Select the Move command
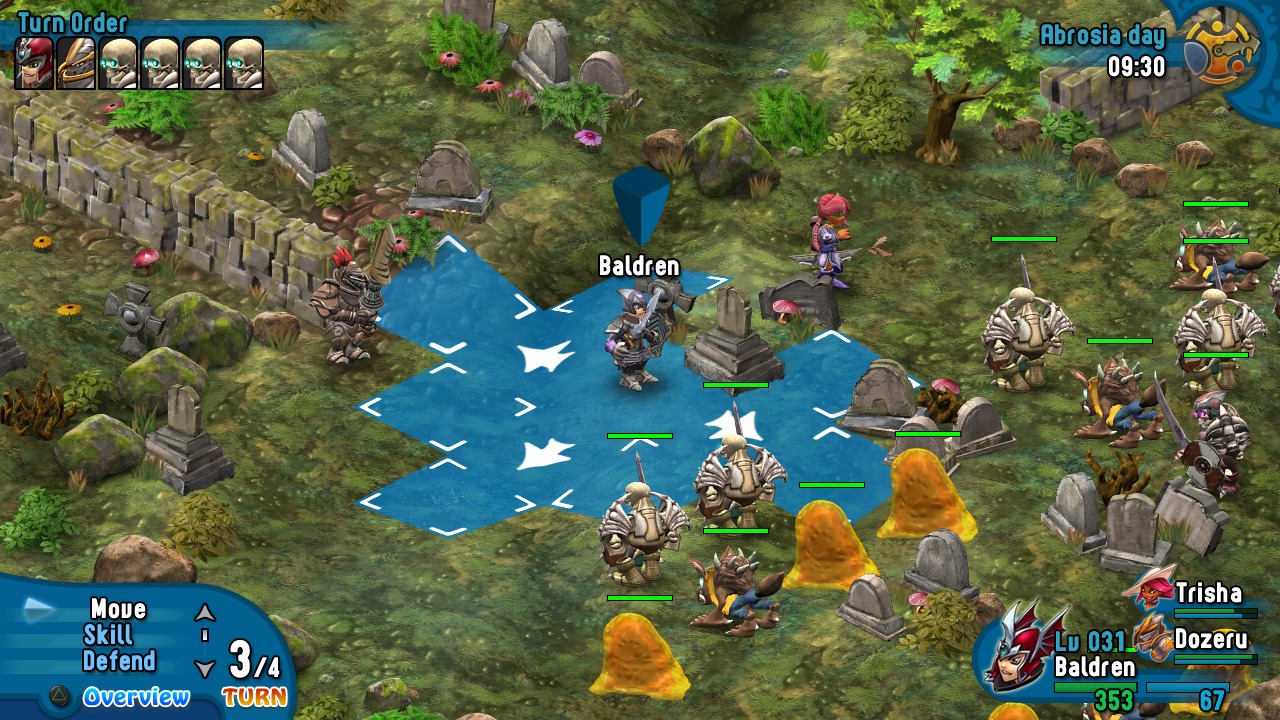This screenshot has width=1280, height=720. [x=118, y=609]
